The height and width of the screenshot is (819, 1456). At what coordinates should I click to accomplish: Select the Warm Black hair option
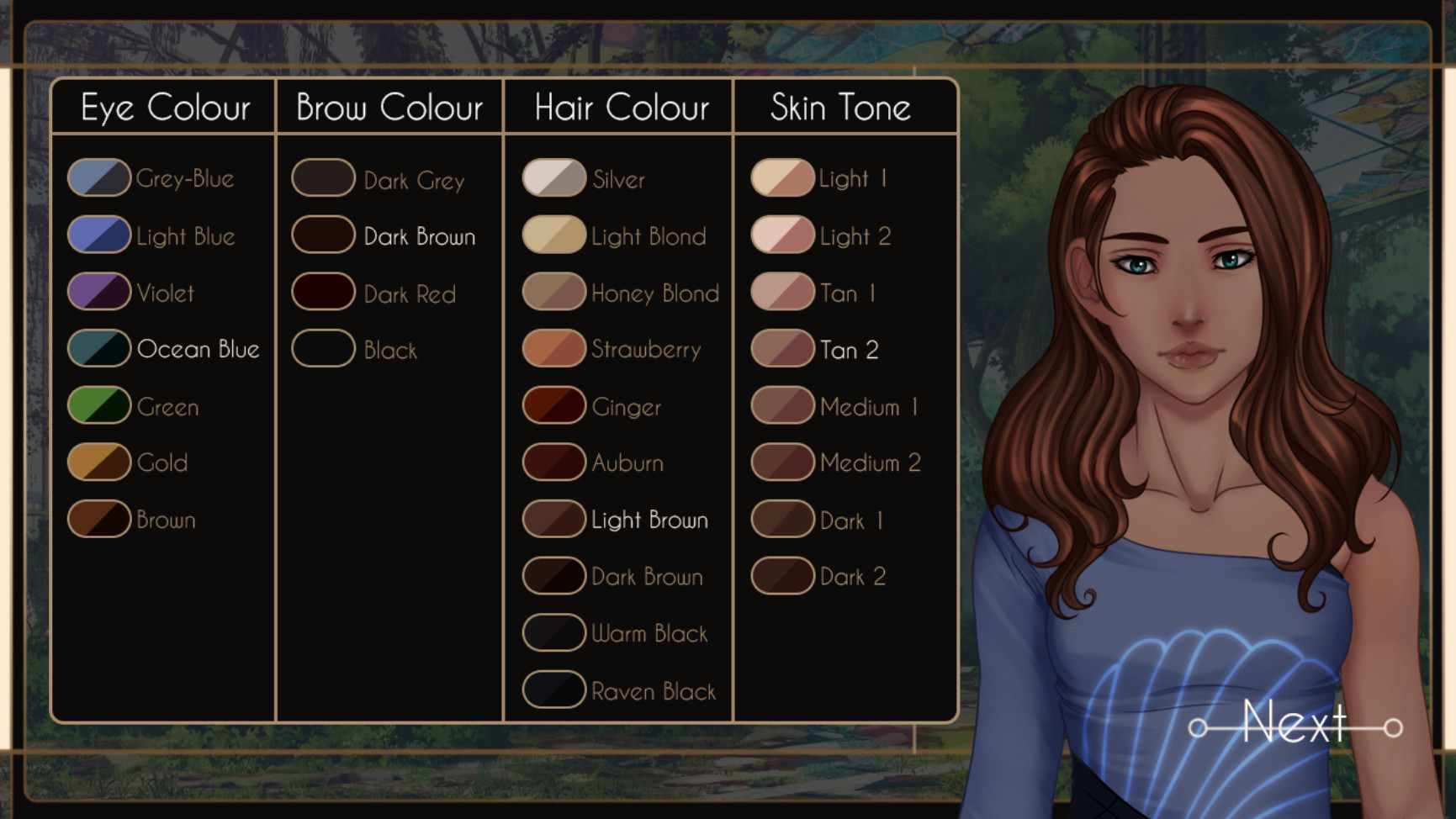pos(553,631)
